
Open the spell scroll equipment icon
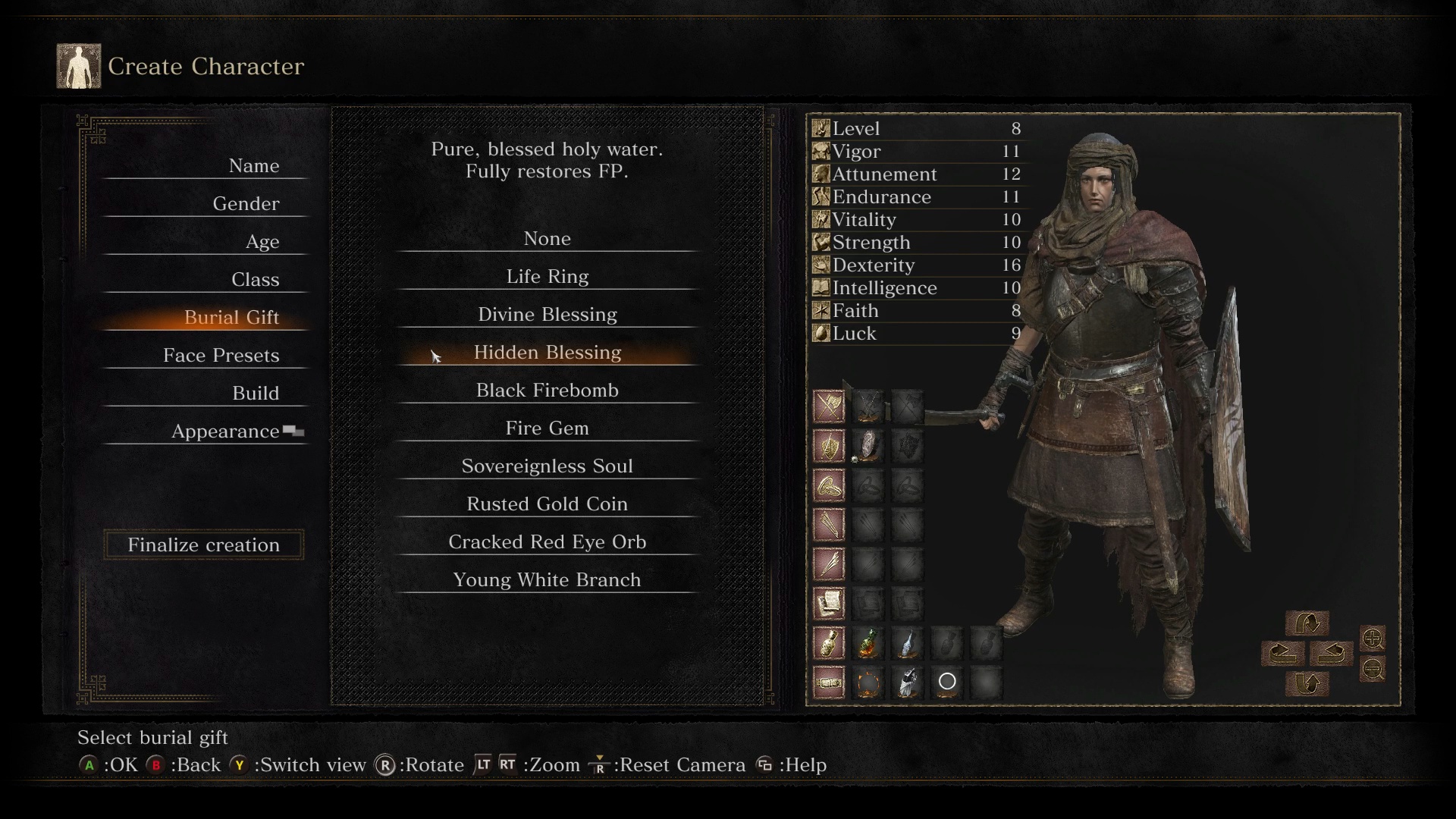(829, 602)
